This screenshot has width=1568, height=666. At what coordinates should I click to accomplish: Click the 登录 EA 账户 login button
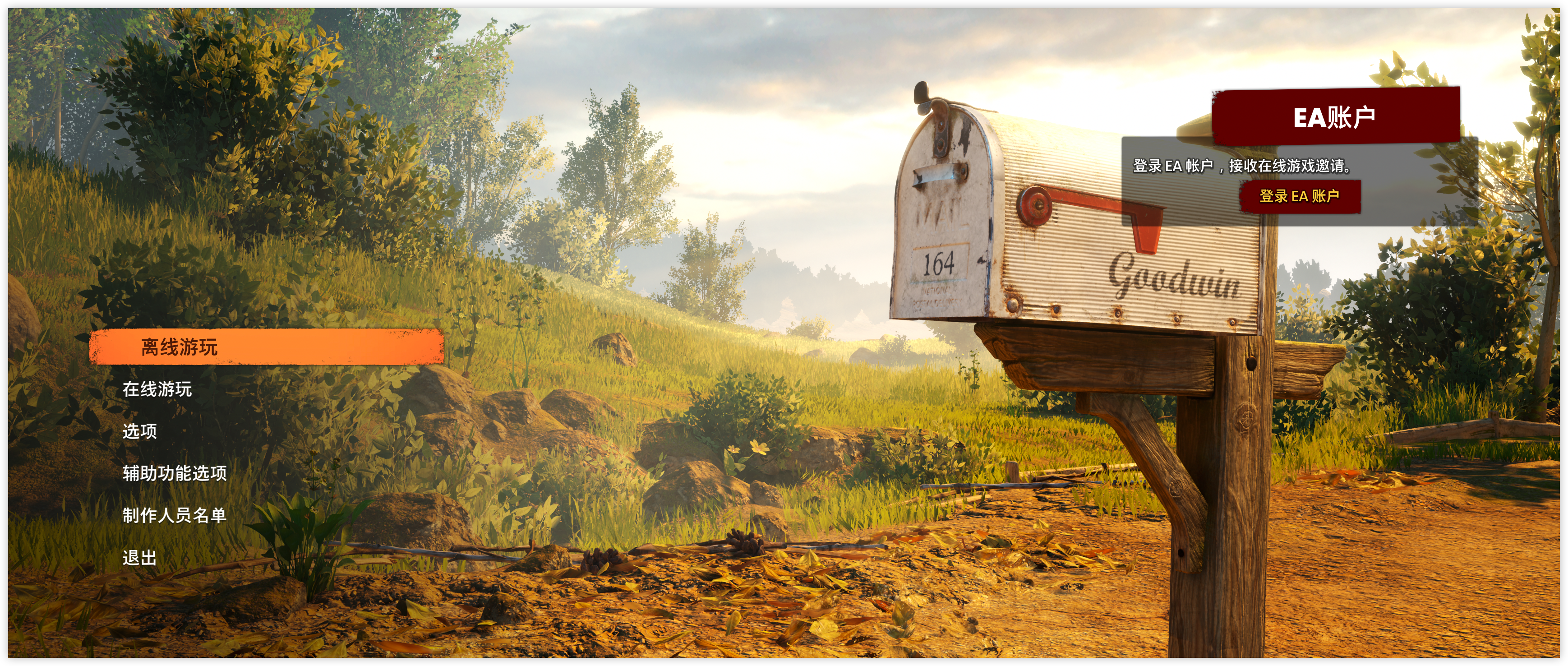1300,196
